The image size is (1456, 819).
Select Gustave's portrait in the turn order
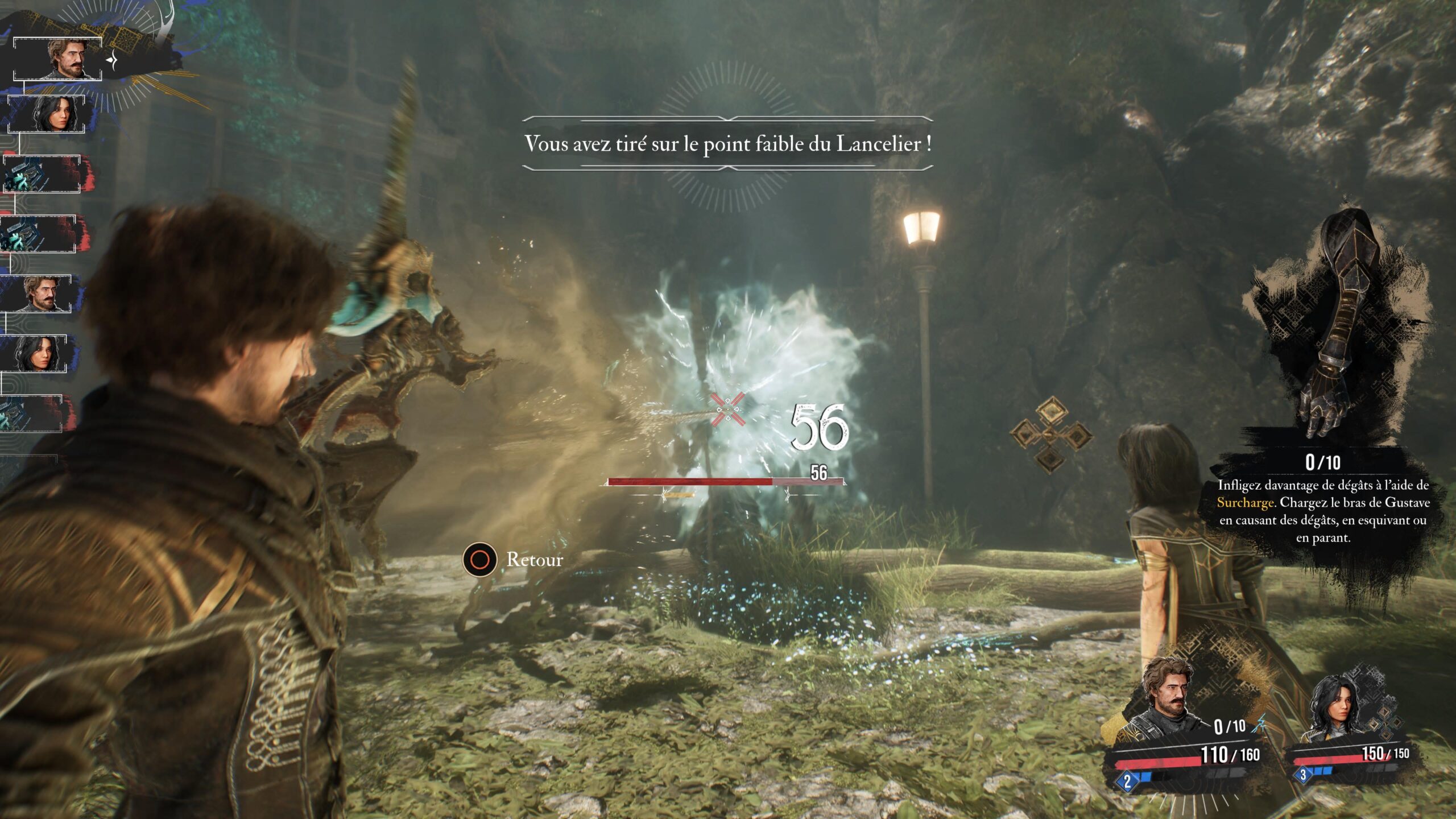(x=57, y=60)
